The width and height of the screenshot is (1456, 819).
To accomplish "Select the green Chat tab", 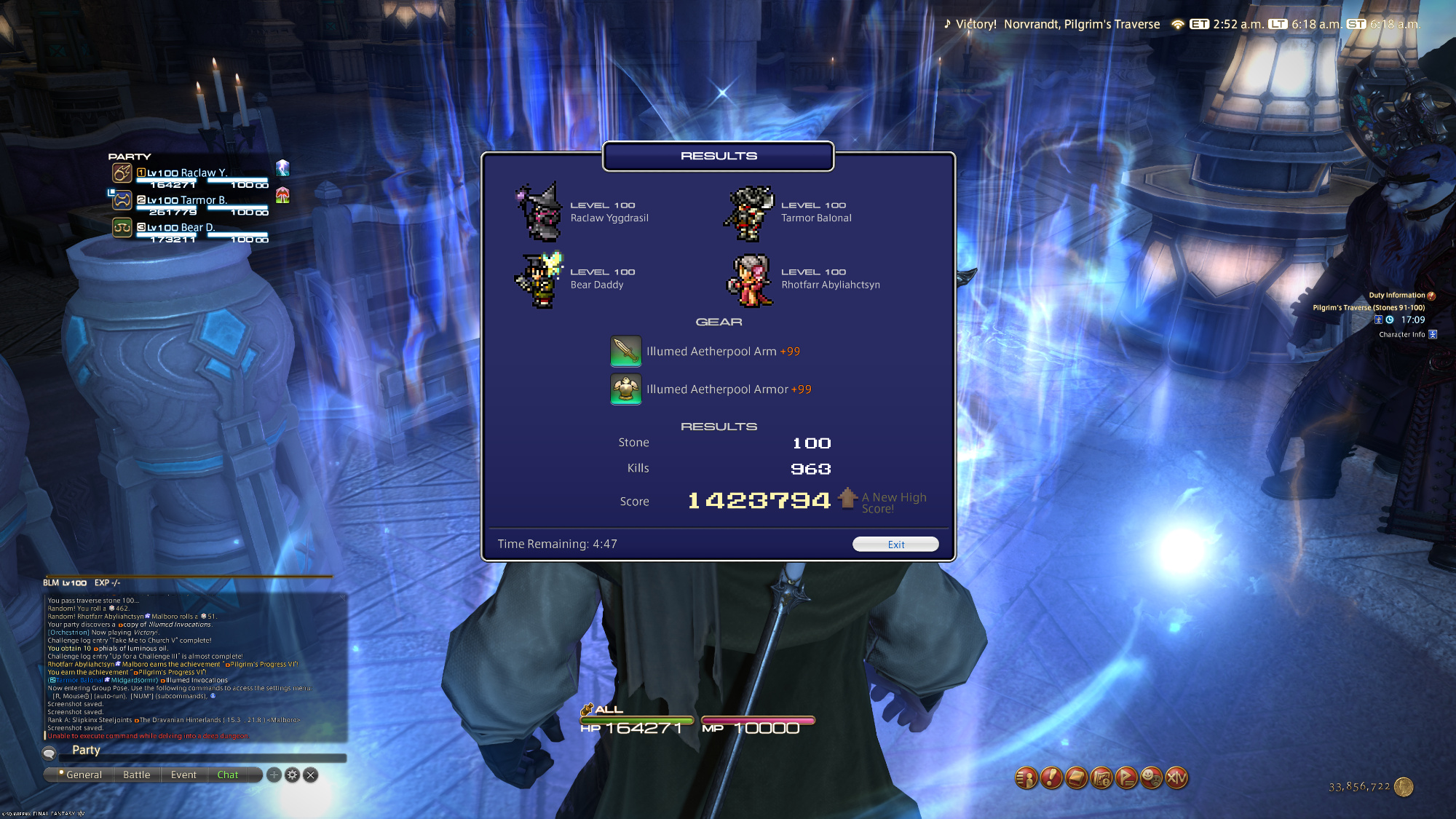I will click(228, 775).
